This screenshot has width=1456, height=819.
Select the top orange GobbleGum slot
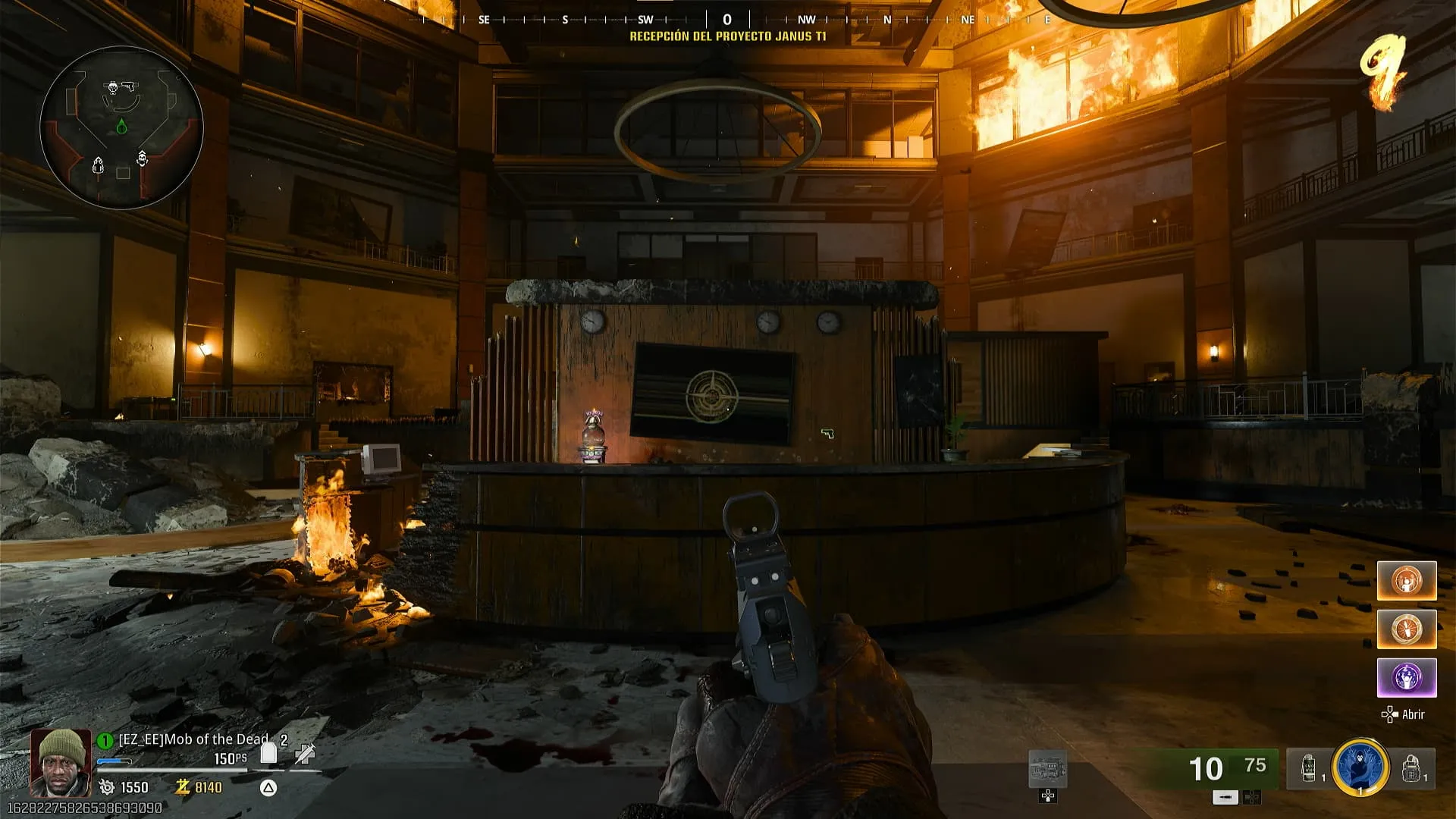coord(1407,581)
